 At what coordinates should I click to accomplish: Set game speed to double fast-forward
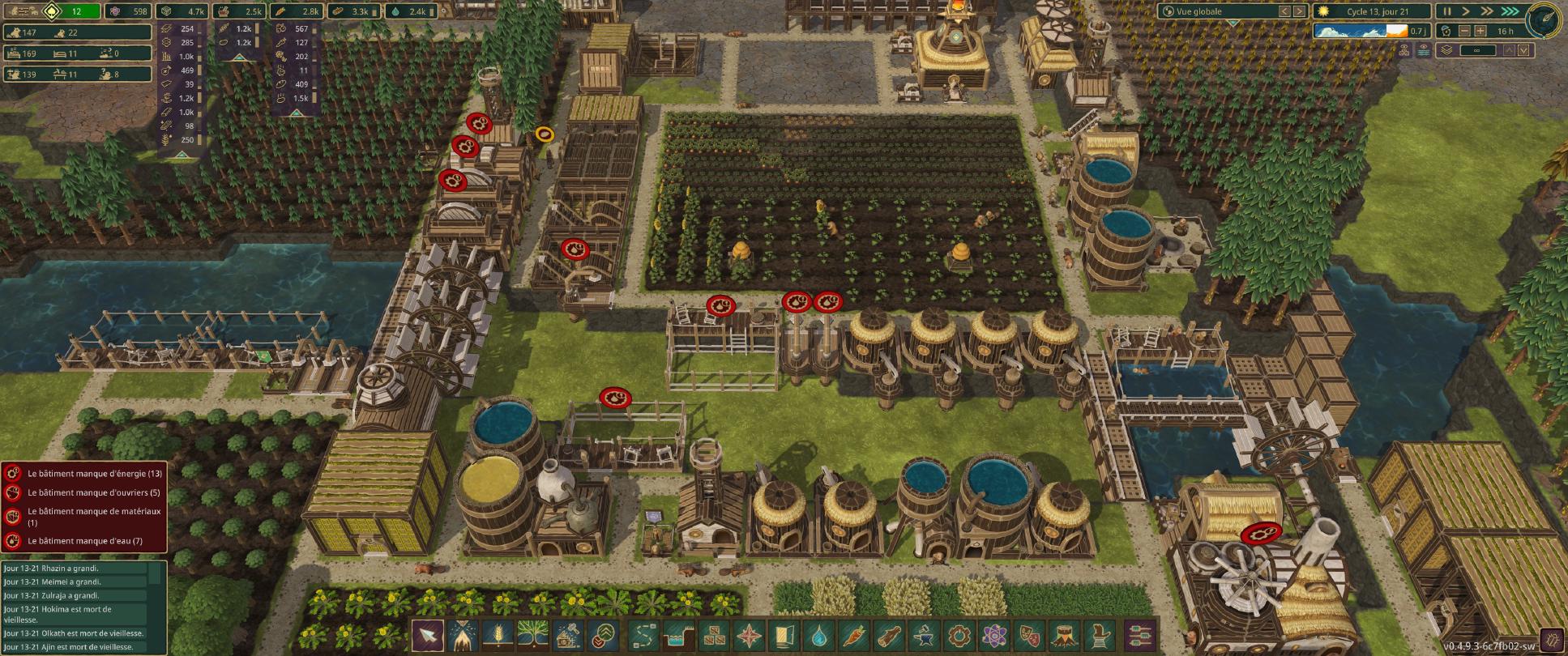1487,11
